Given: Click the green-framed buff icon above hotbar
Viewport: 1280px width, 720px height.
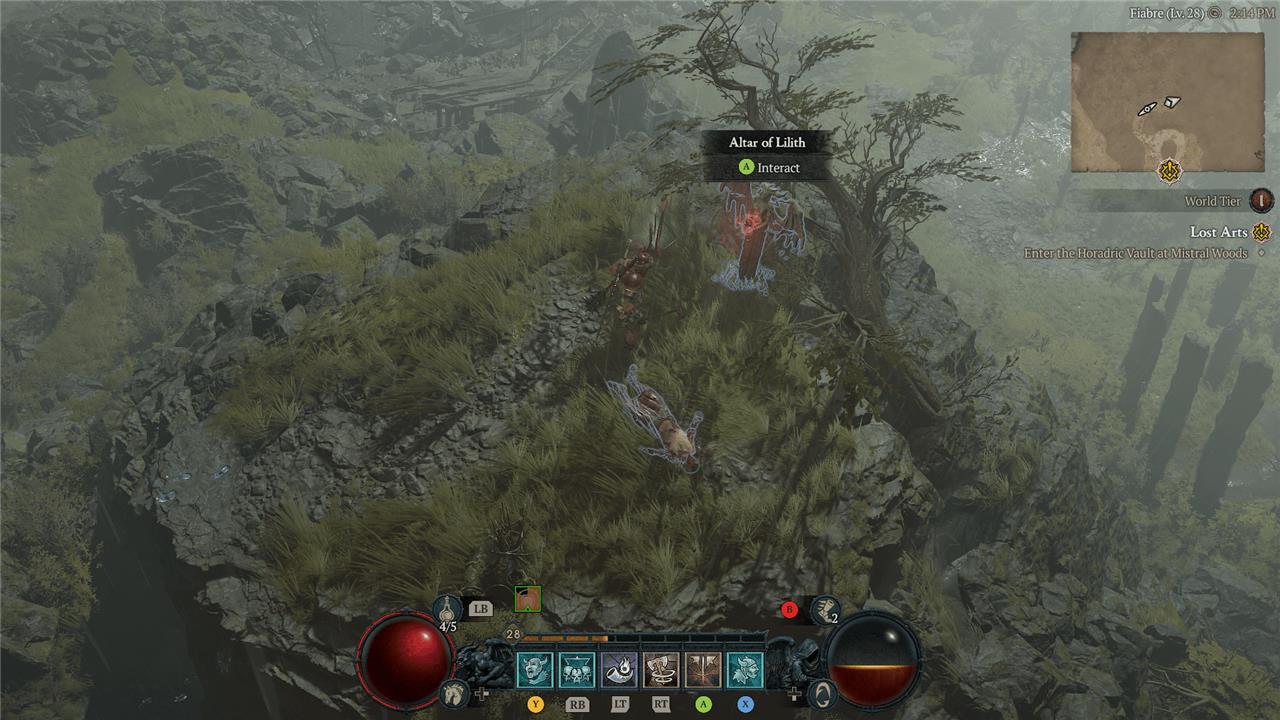Looking at the screenshot, I should 527,599.
